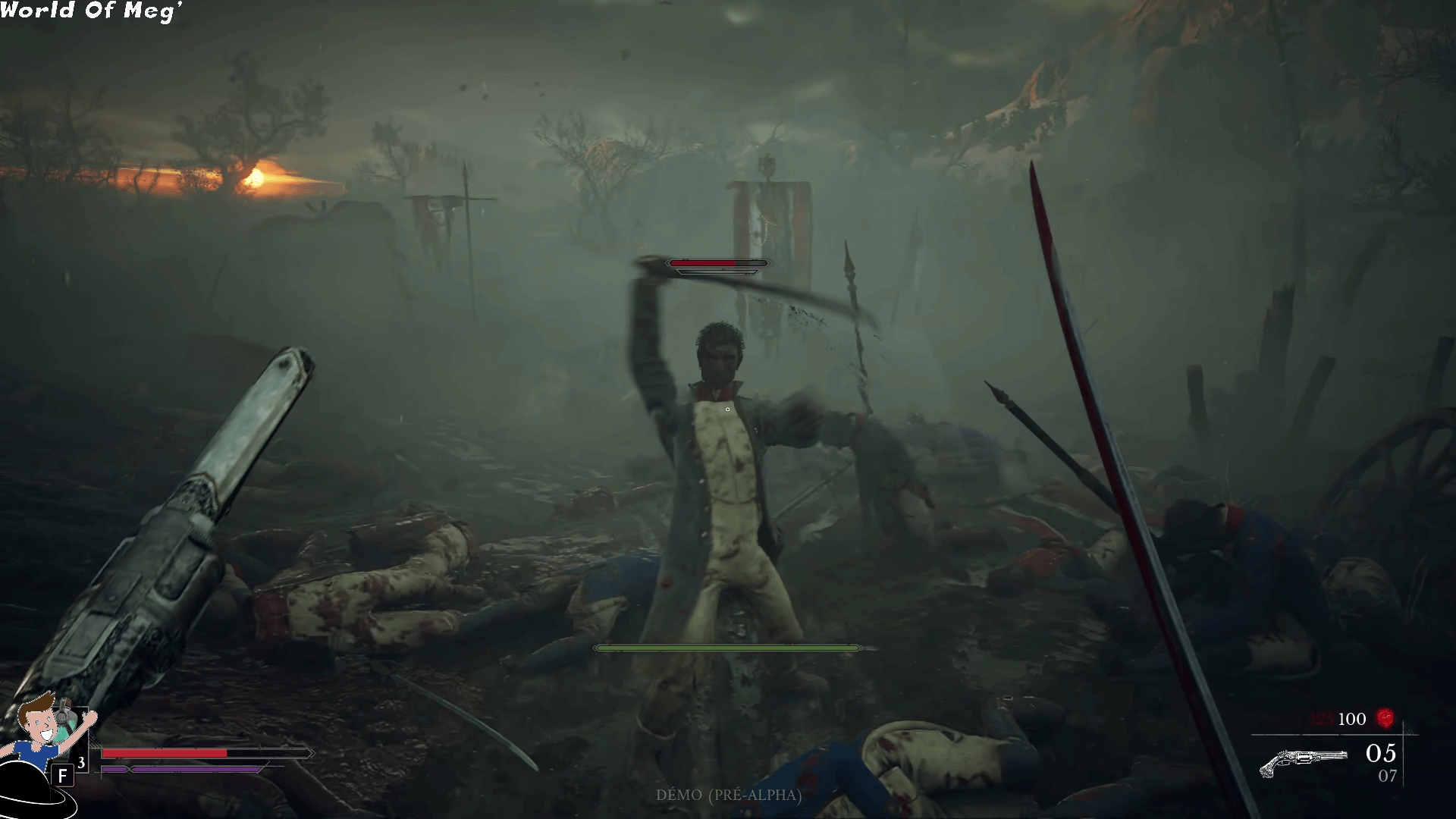This screenshot has width=1456, height=819.
Task: Click the World Of Meg' watermark
Action: pyautogui.click(x=91, y=11)
